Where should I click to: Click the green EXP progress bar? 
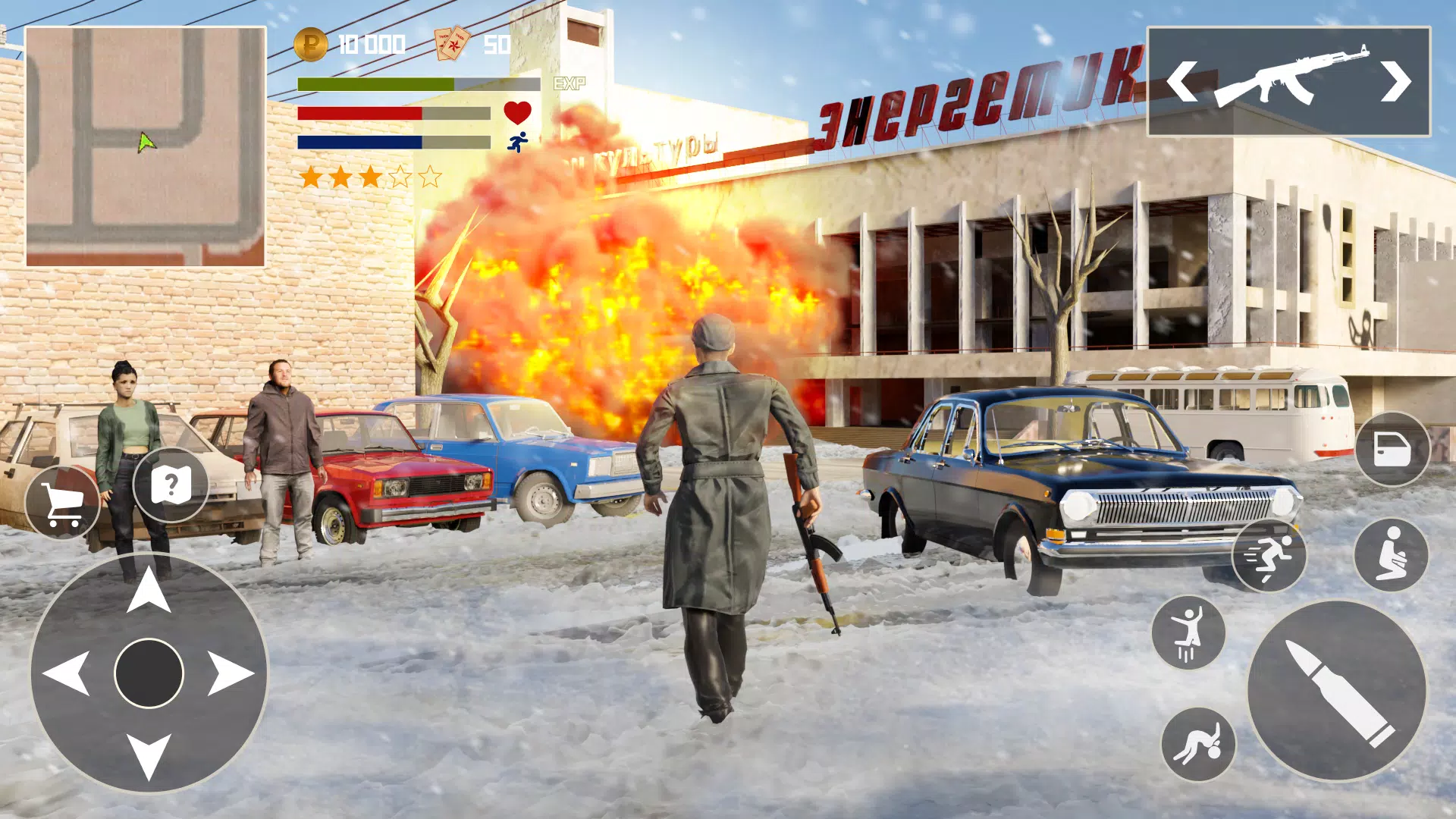point(375,83)
